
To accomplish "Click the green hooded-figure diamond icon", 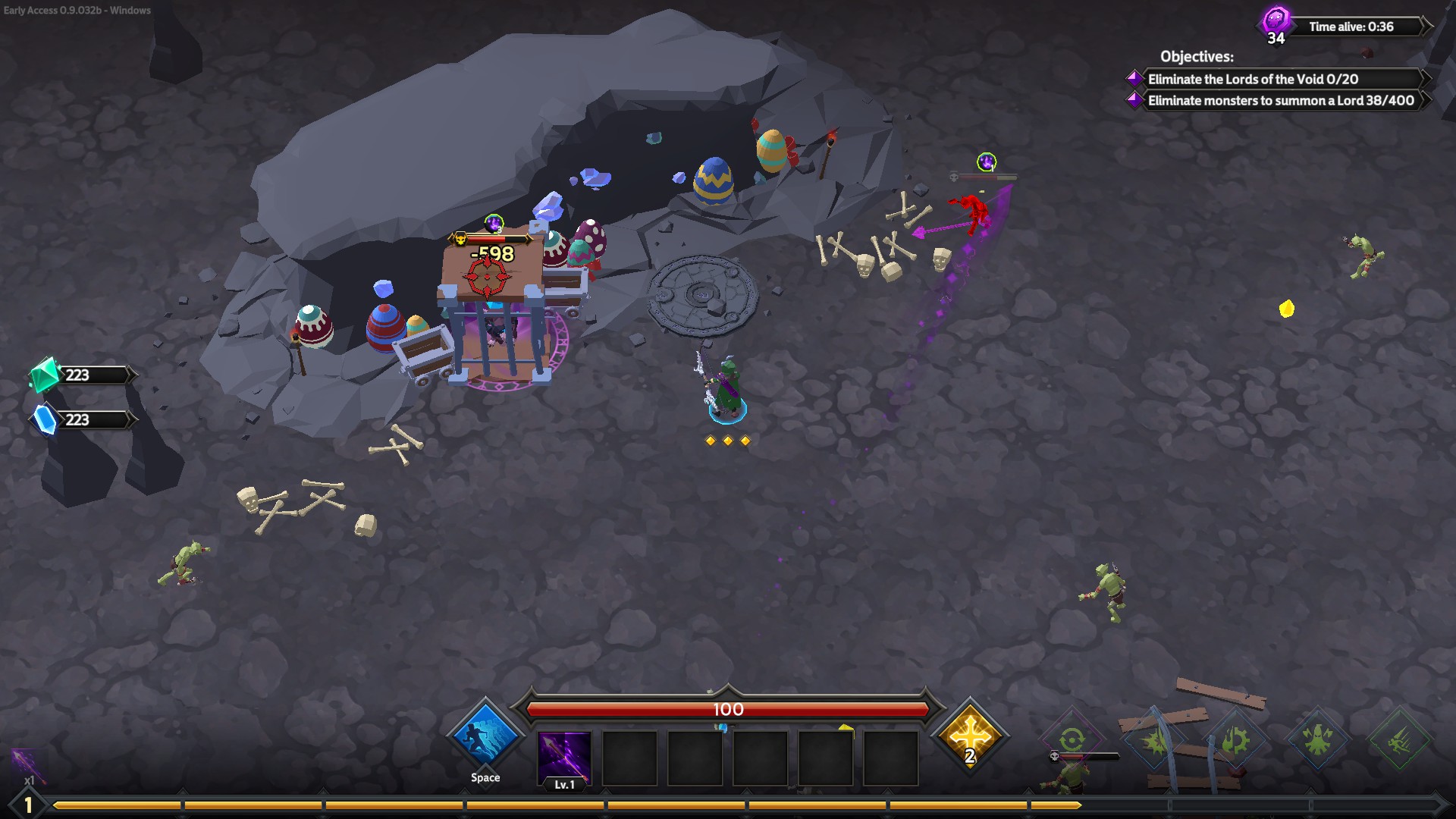I will point(1317,739).
